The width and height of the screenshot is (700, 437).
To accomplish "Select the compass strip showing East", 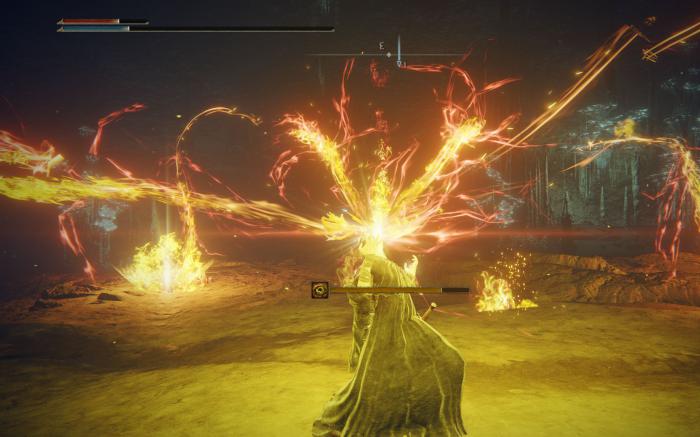I will [x=385, y=52].
